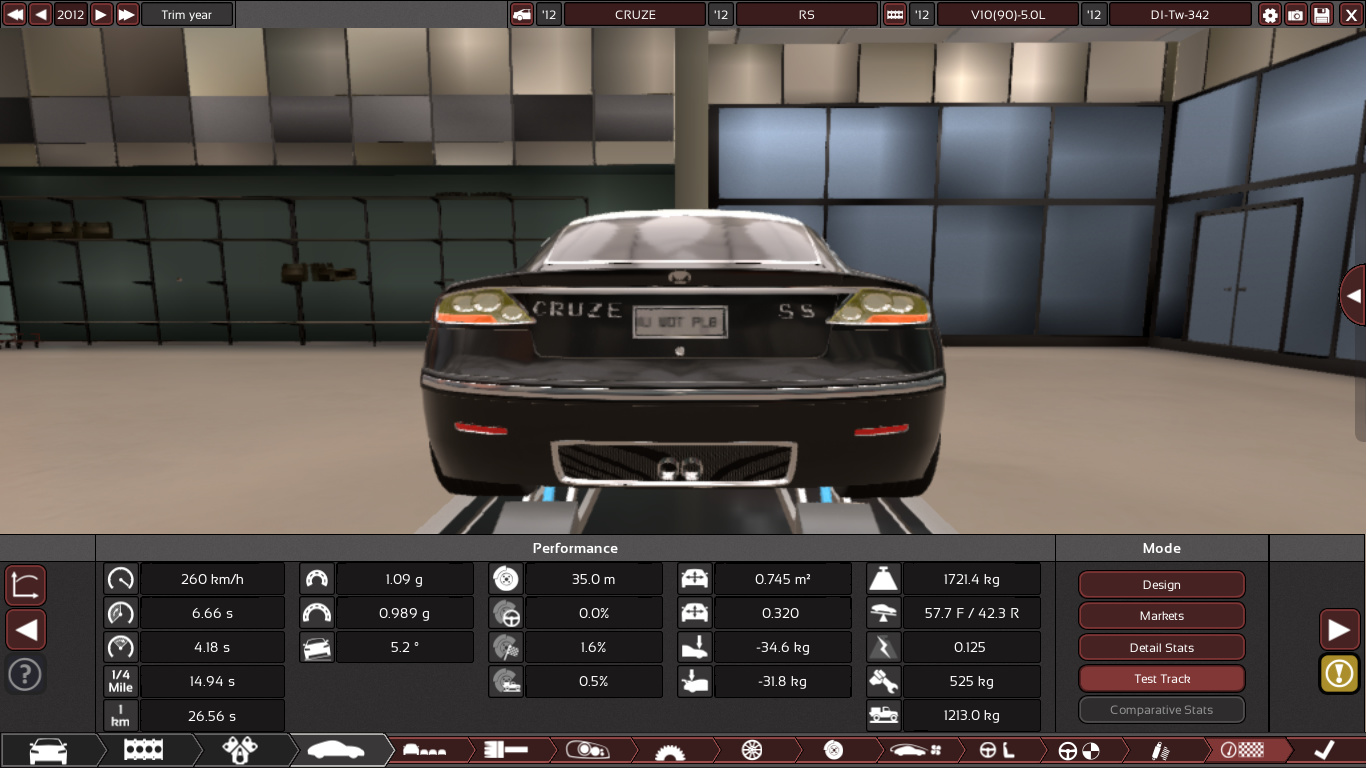Screen dimensions: 1368x768
Task: Go to the final checkmark tab
Action: click(x=1324, y=750)
